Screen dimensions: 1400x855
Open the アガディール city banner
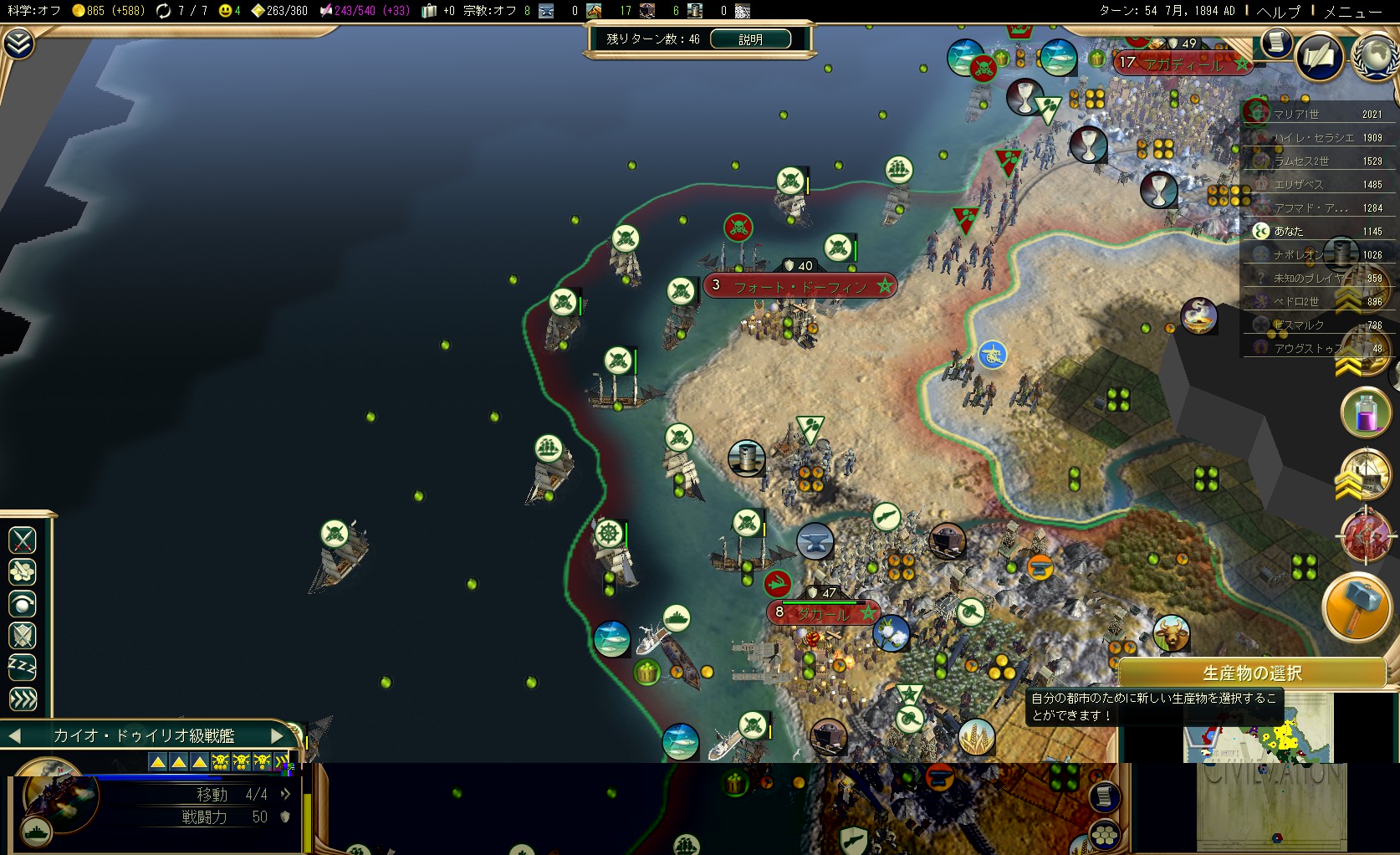1183,64
